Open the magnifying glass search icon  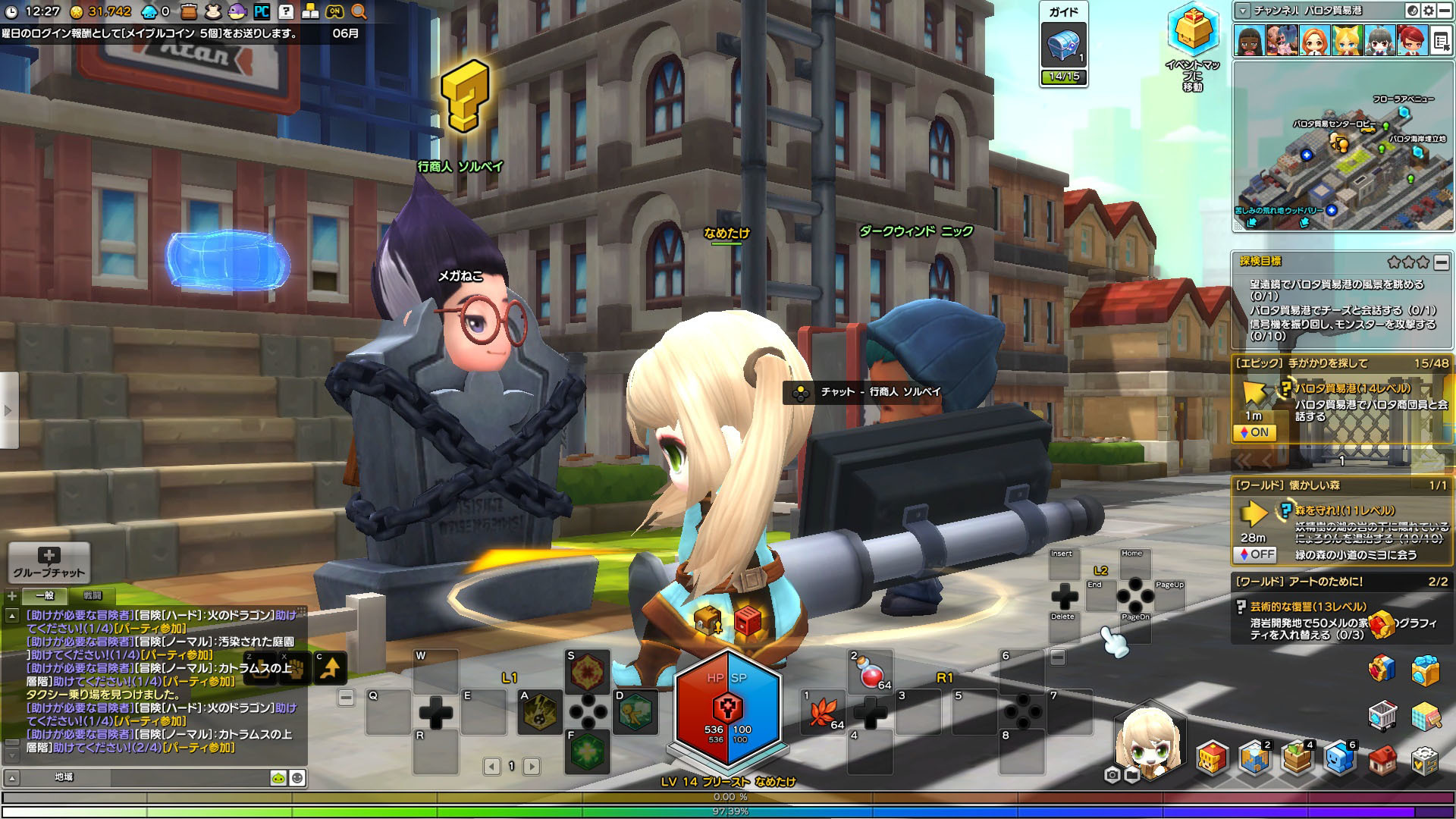(x=359, y=11)
